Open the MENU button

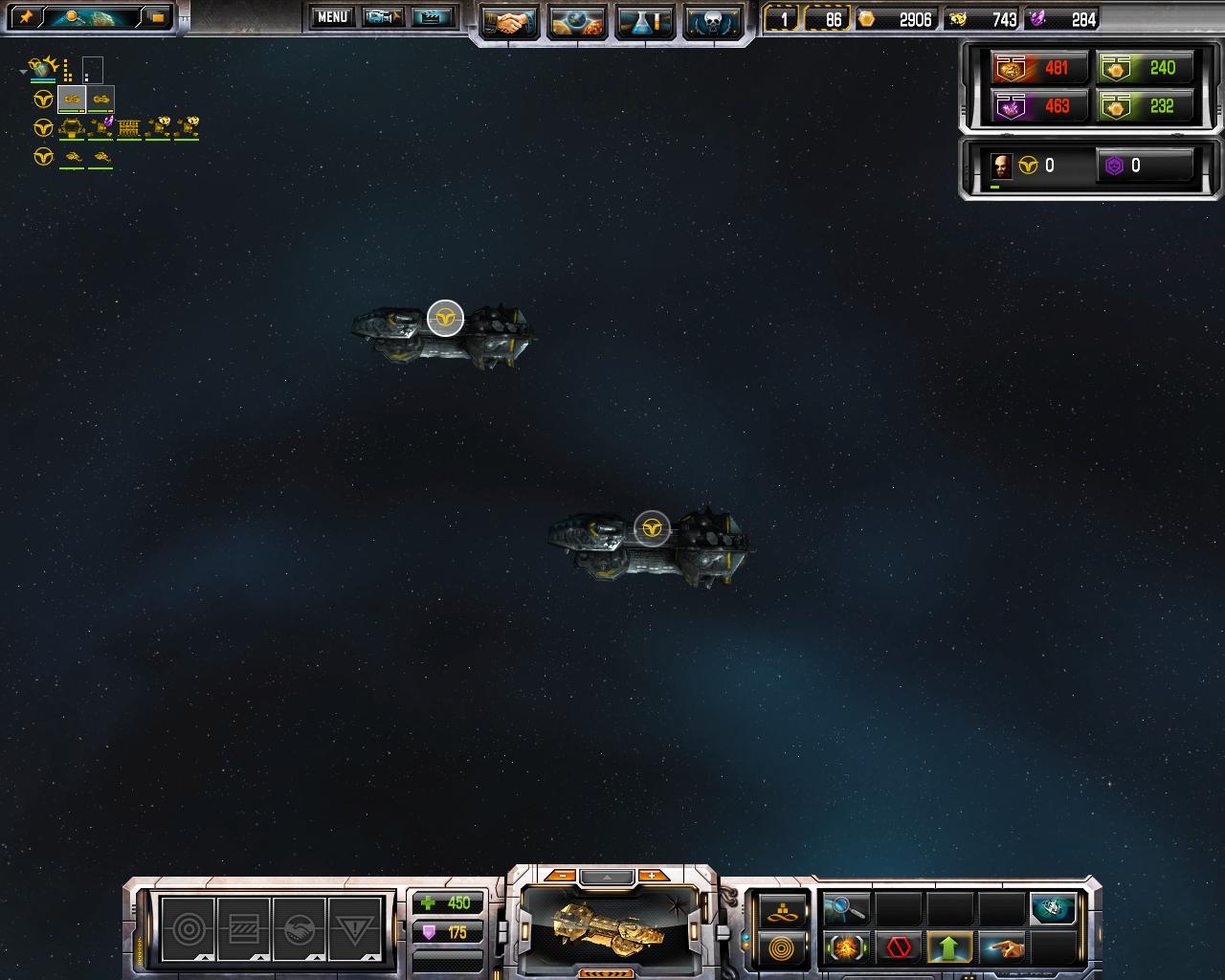coord(332,16)
